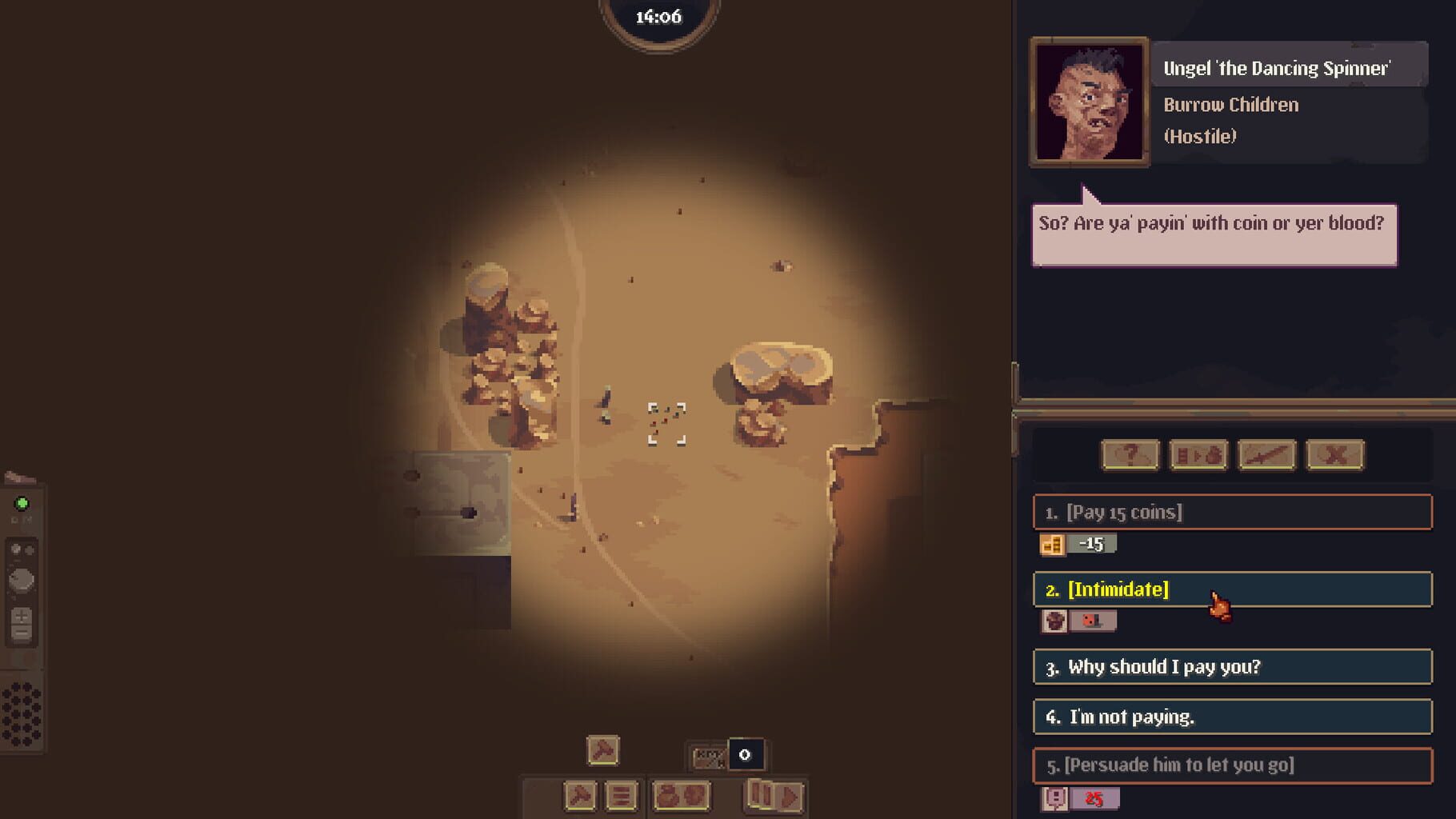Choose the 'Why should I pay you?' dialogue option
Image resolution: width=1456 pixels, height=819 pixels.
click(1230, 666)
